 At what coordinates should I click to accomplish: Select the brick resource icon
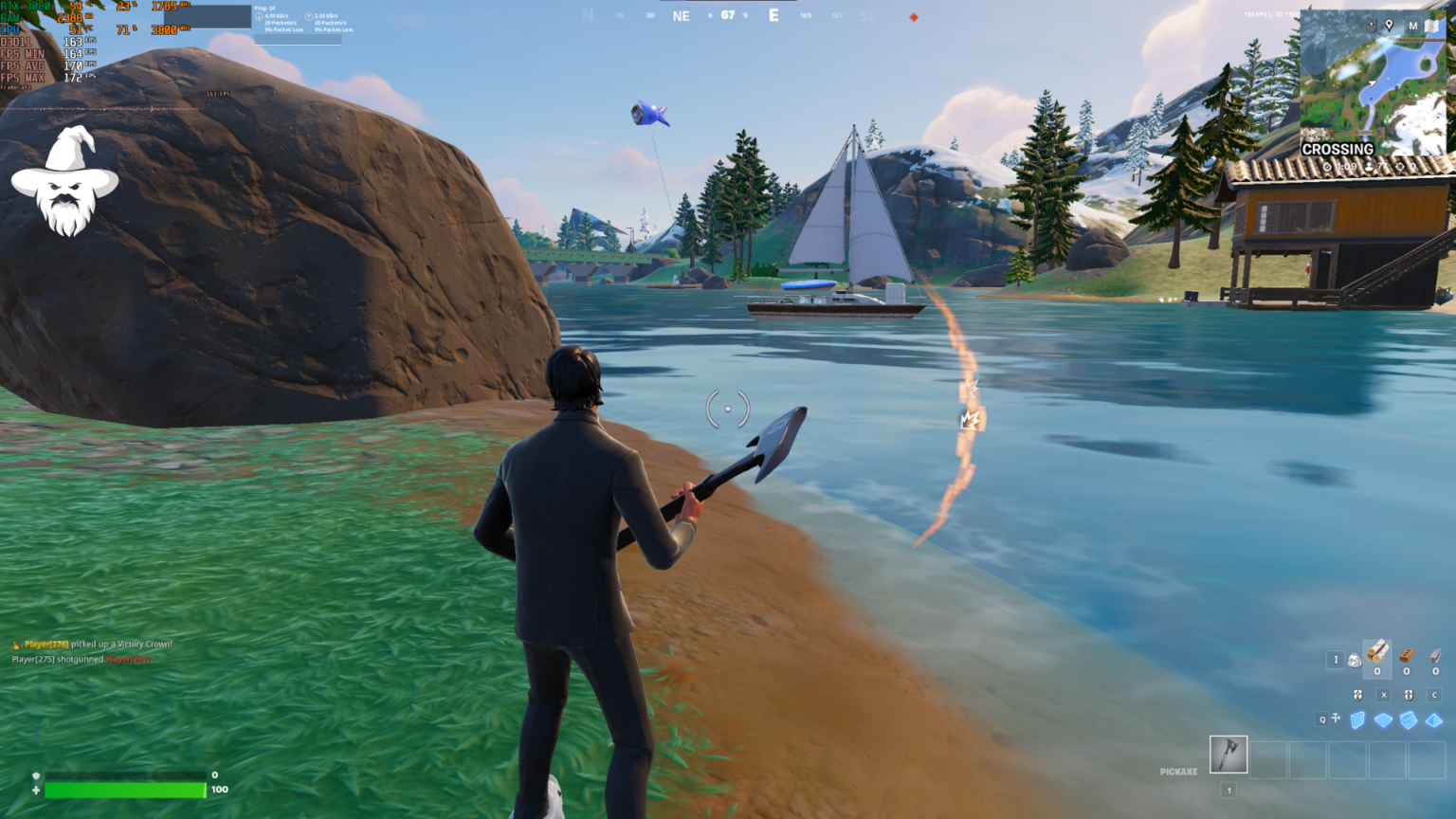pyautogui.click(x=1406, y=658)
